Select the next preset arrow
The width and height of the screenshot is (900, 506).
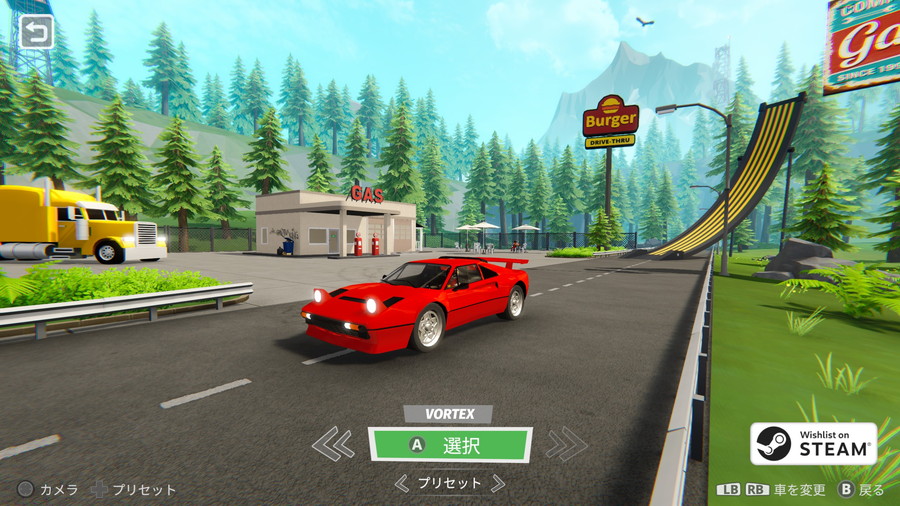point(497,484)
